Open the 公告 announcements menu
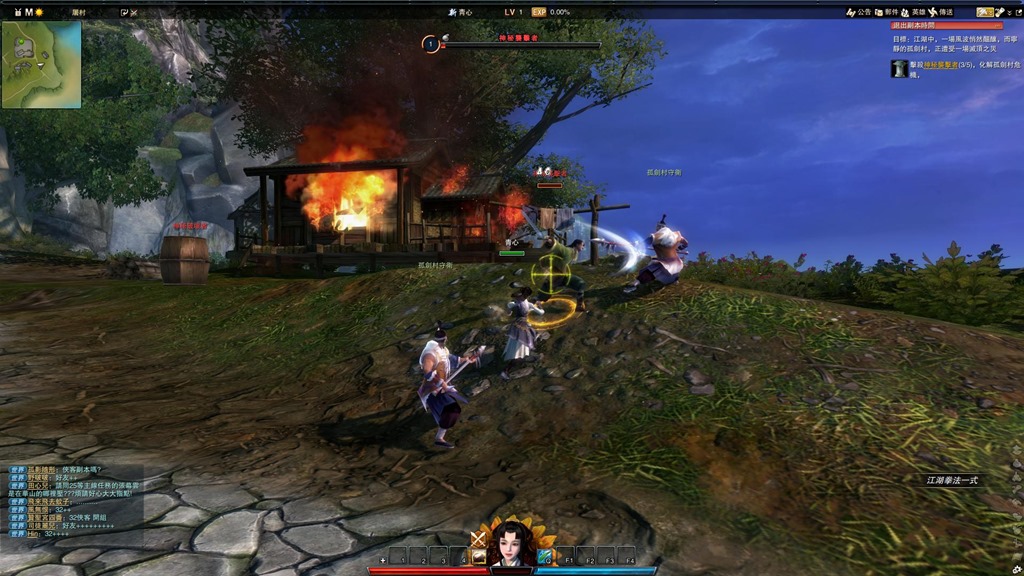 click(859, 12)
